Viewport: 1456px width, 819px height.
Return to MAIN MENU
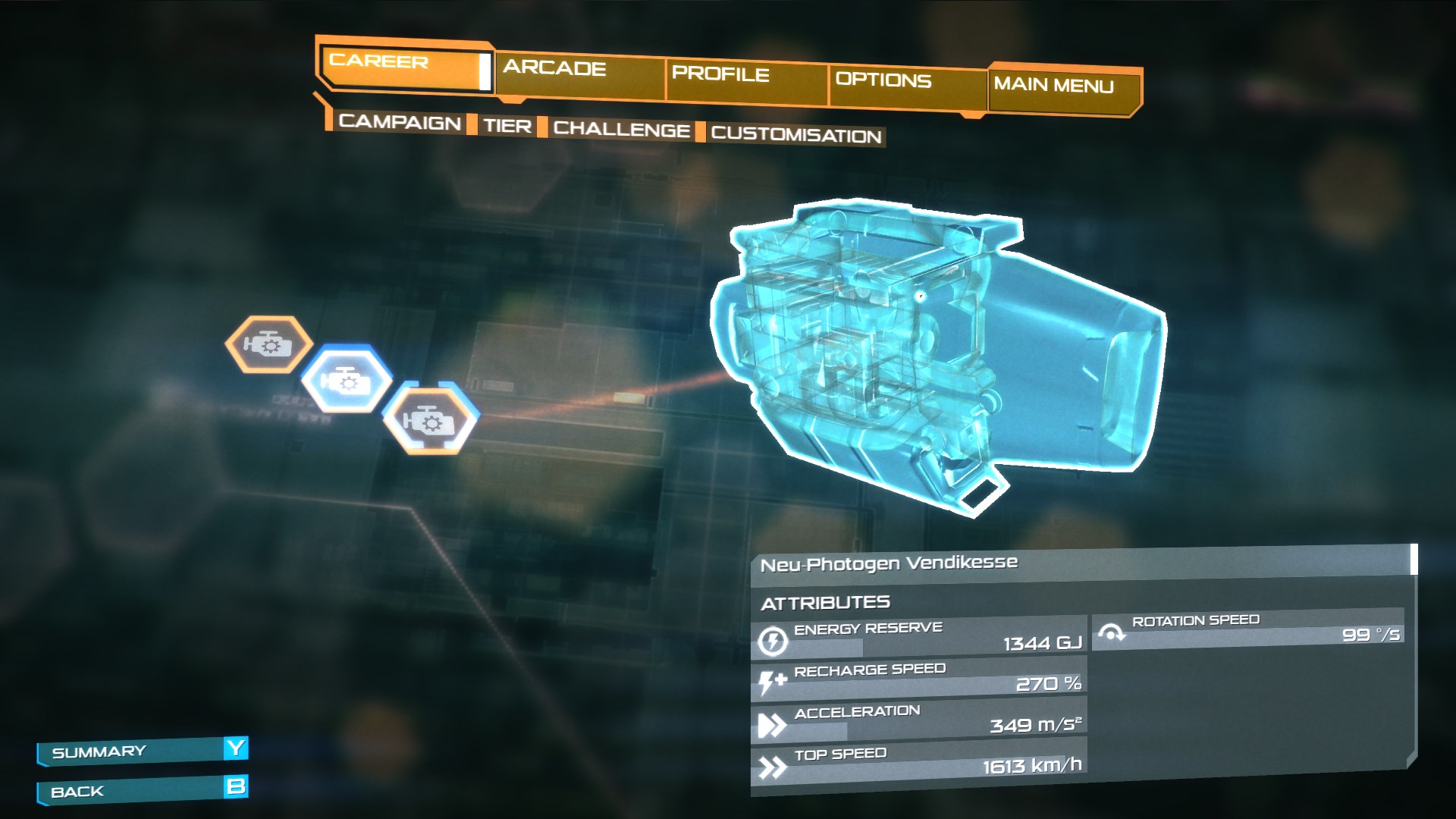pos(1054,86)
